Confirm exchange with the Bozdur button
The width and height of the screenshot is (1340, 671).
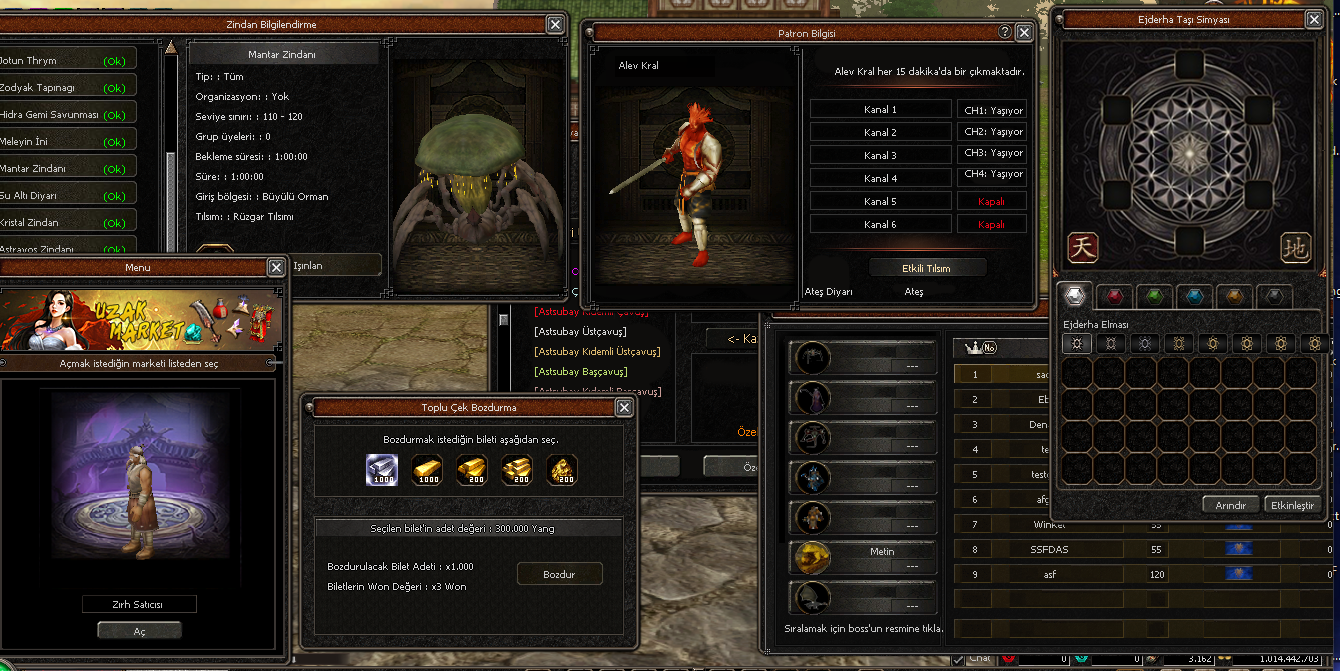click(x=559, y=574)
